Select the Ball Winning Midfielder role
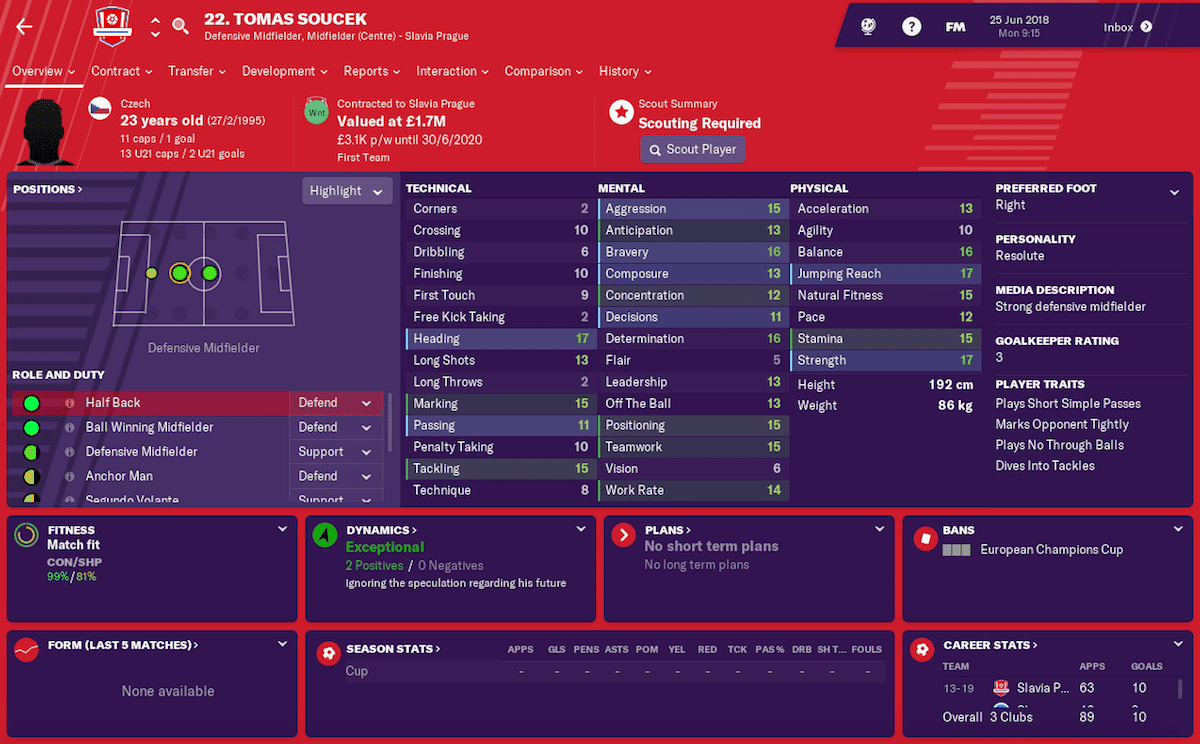 point(150,427)
